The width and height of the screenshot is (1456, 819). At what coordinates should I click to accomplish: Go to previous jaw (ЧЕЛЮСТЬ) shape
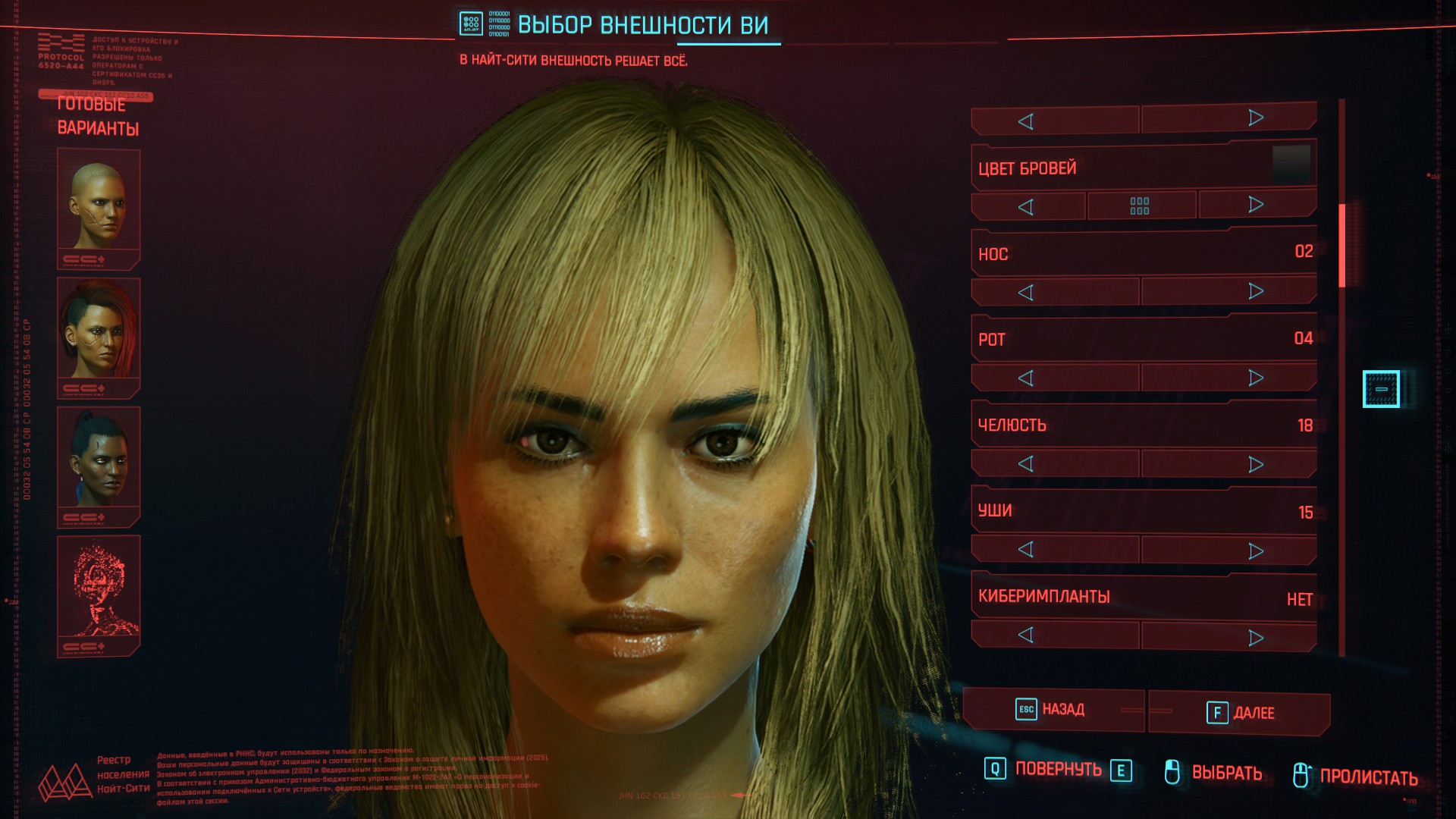point(1026,464)
